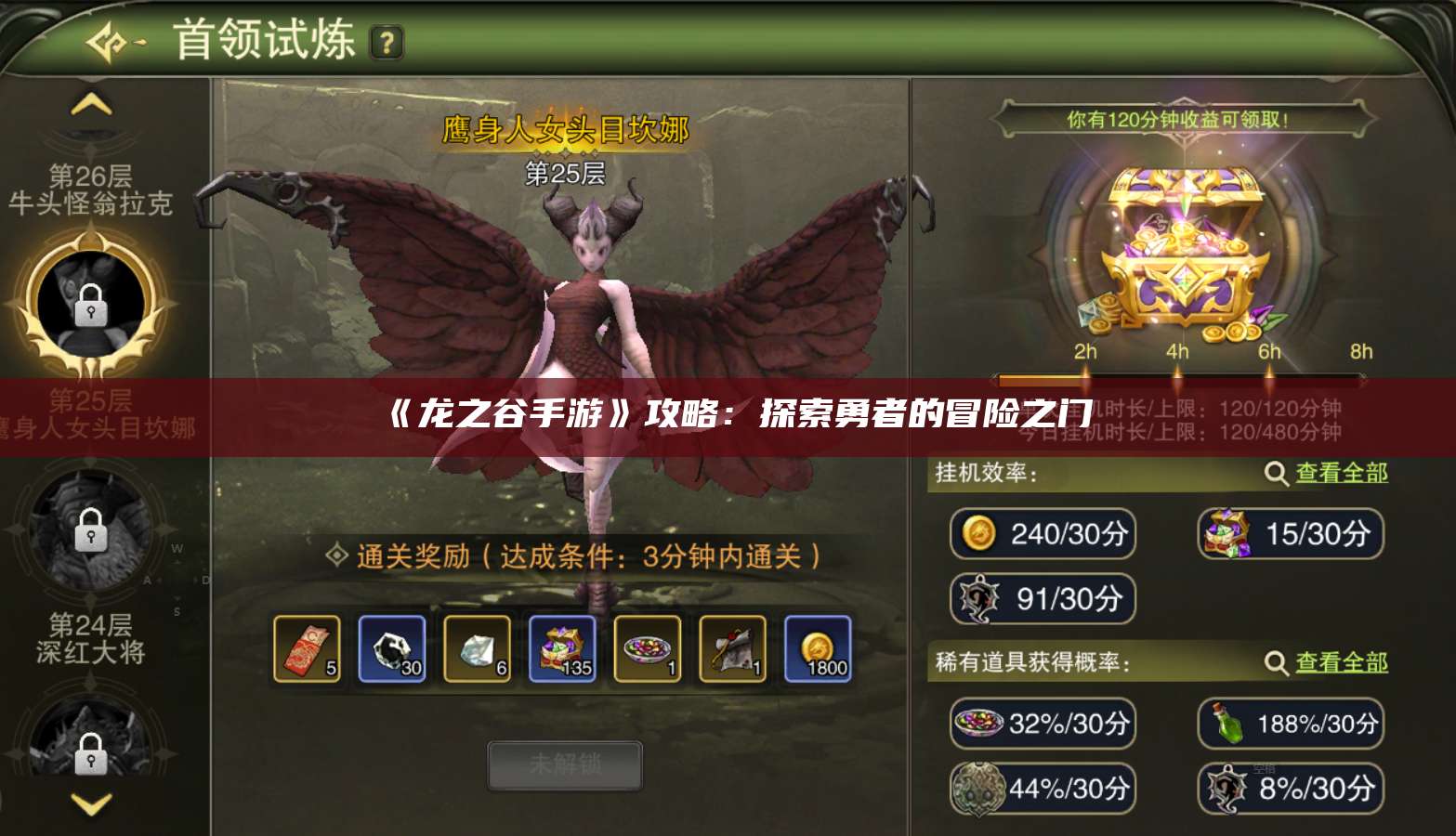Tap the lock on 第24层 深红大将
This screenshot has width=1456, height=836.
pos(89,532)
